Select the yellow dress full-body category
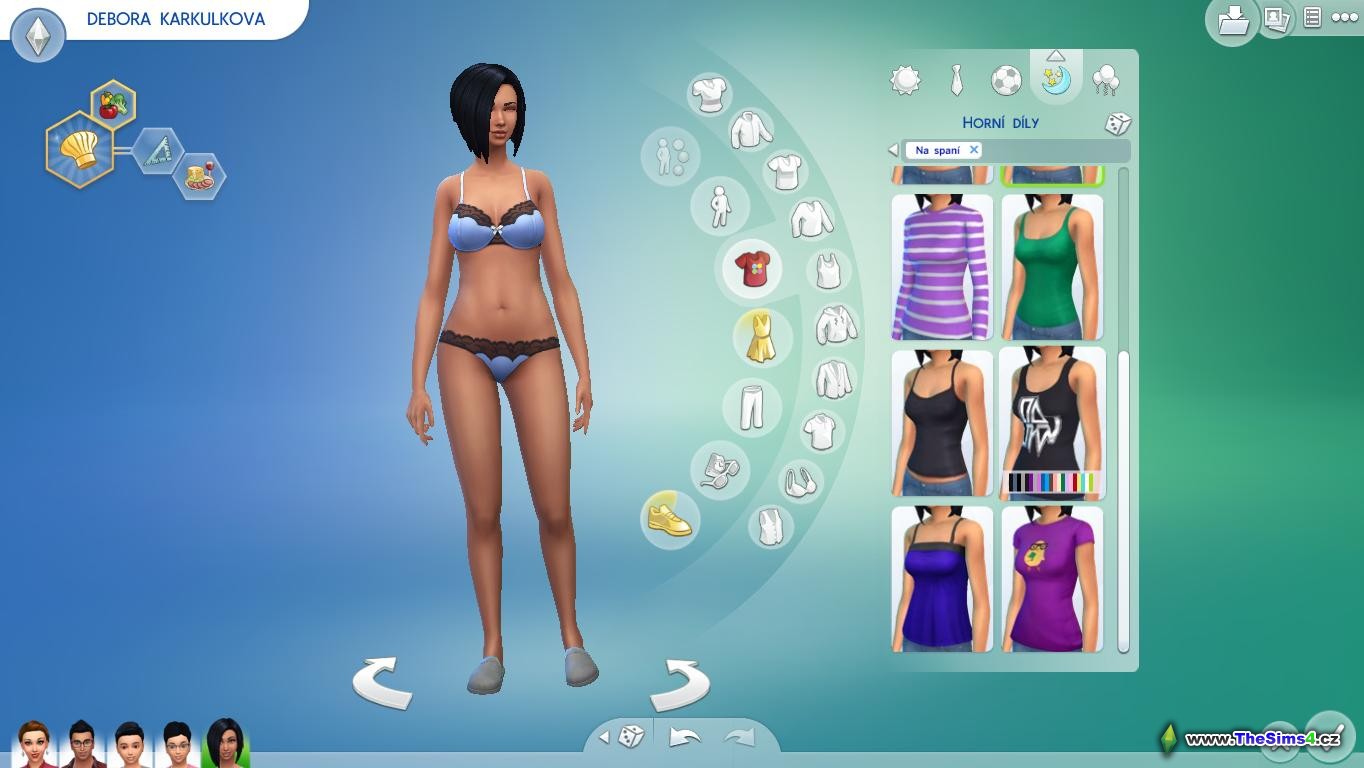The image size is (1364, 768). (761, 336)
